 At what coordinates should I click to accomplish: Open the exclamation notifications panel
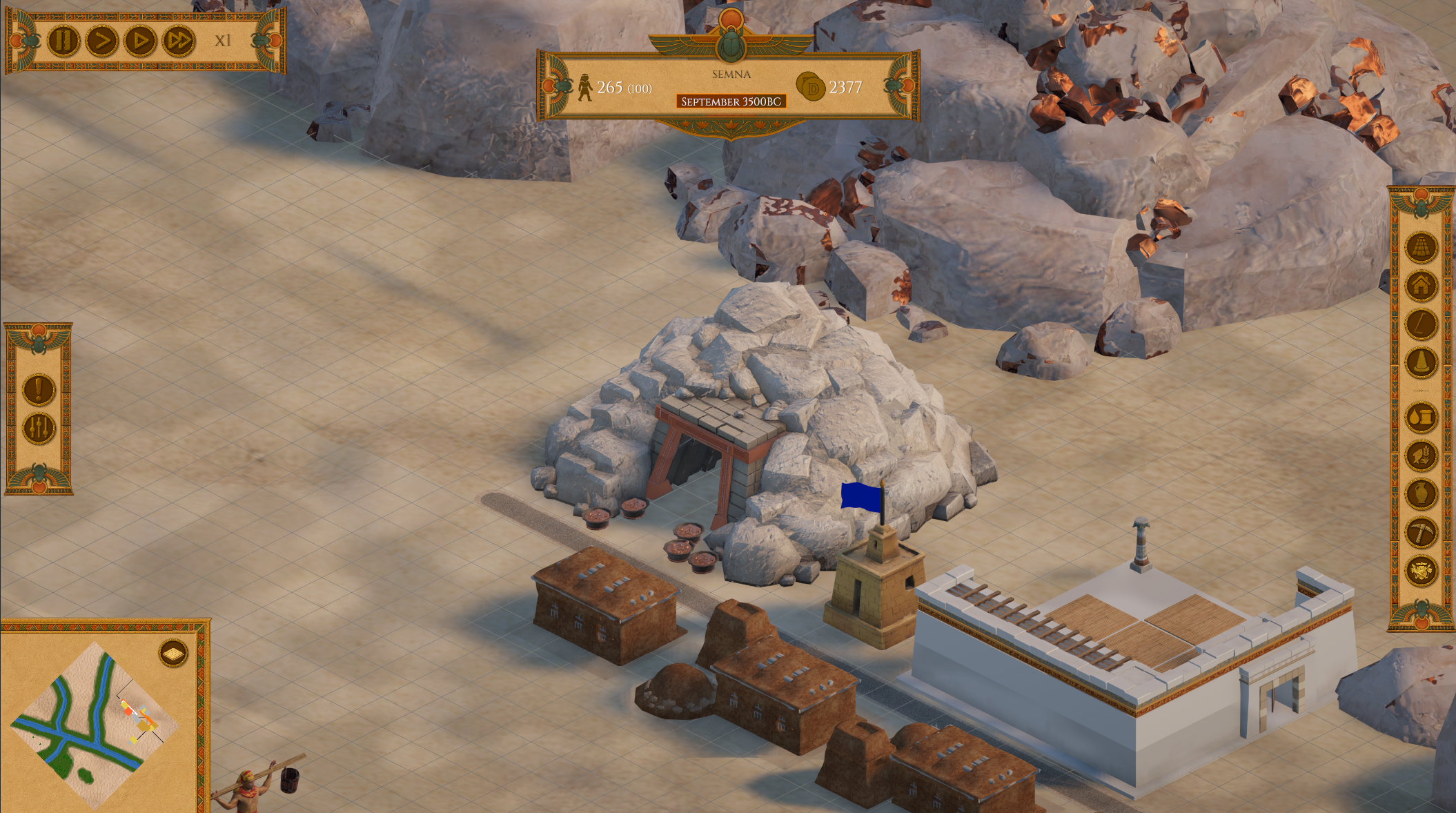38,391
